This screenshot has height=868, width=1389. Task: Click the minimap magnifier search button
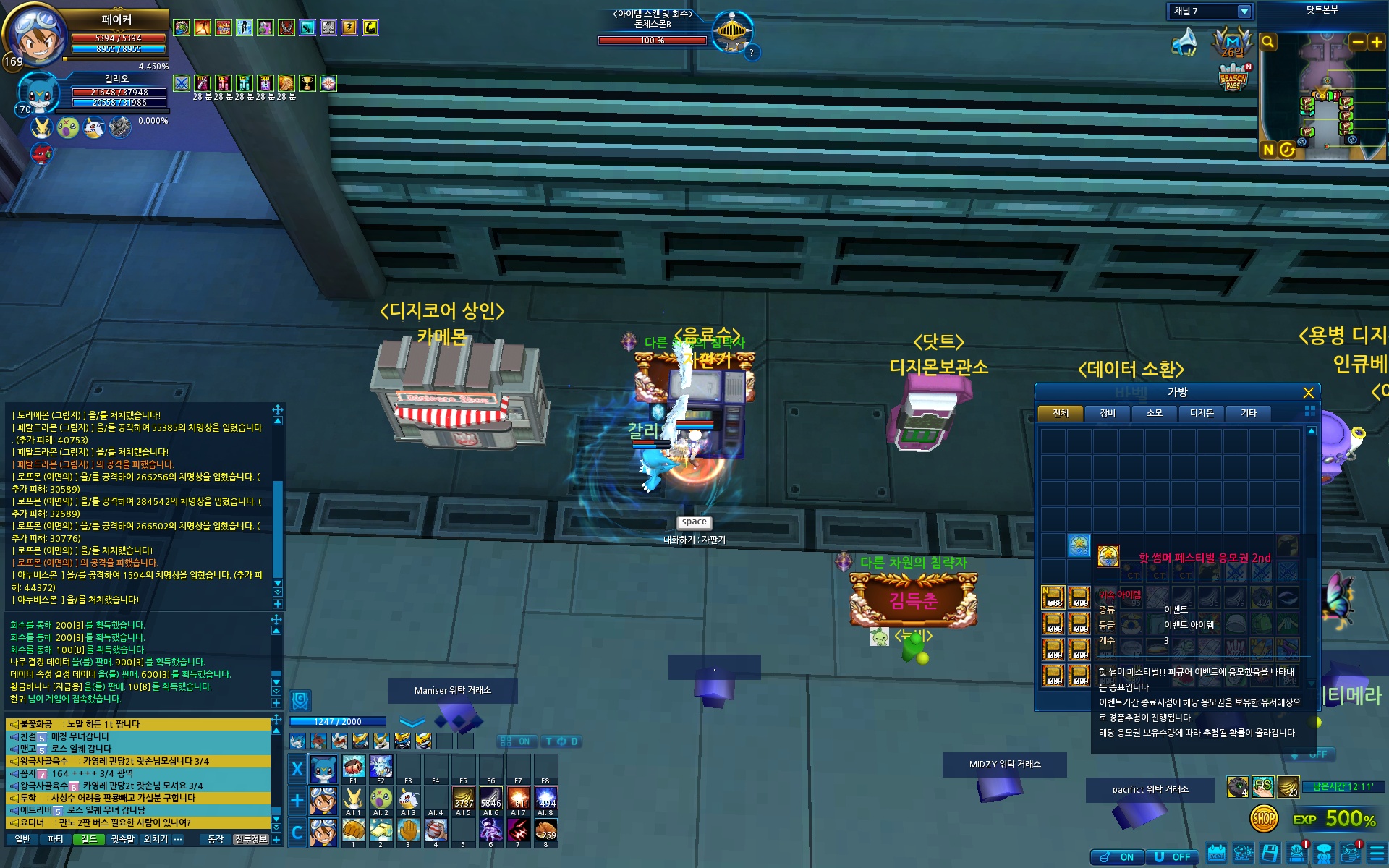[x=1268, y=42]
